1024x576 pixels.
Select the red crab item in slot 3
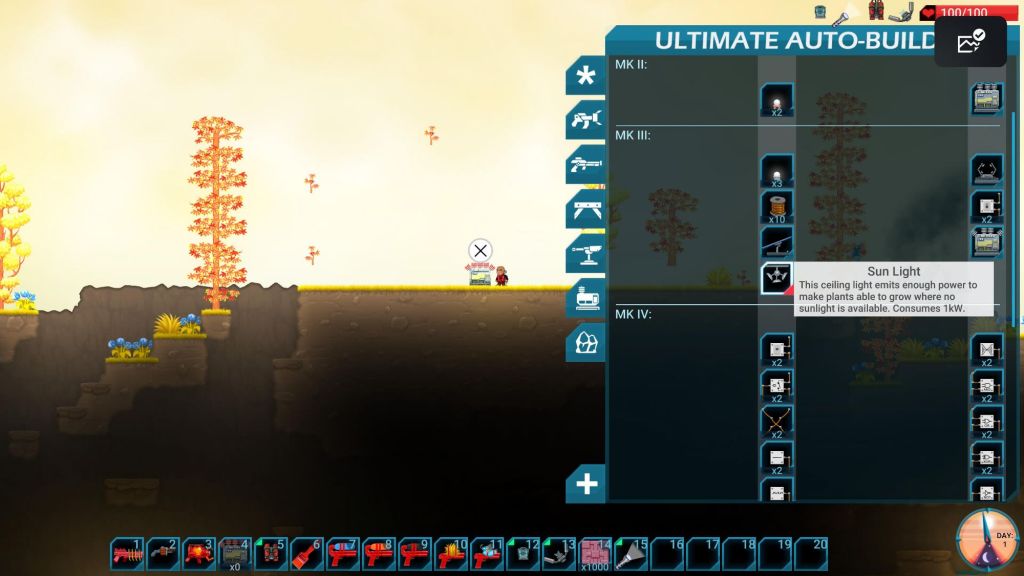tap(199, 553)
